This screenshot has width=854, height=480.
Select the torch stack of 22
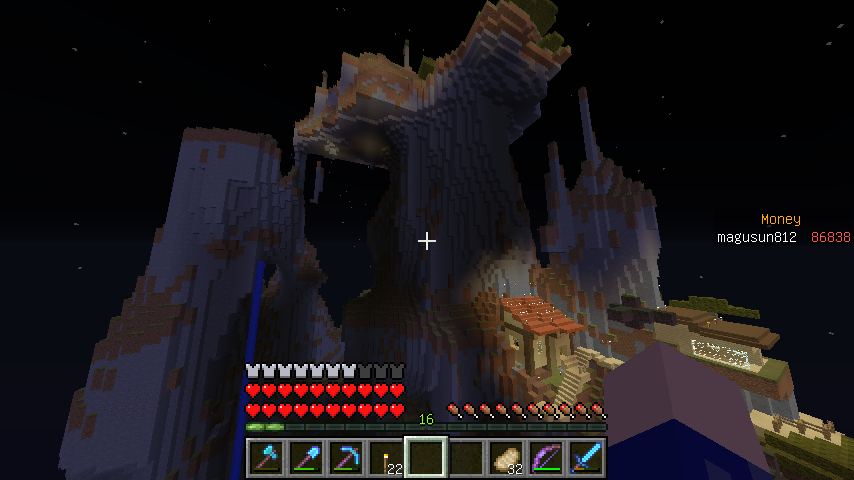pos(386,458)
